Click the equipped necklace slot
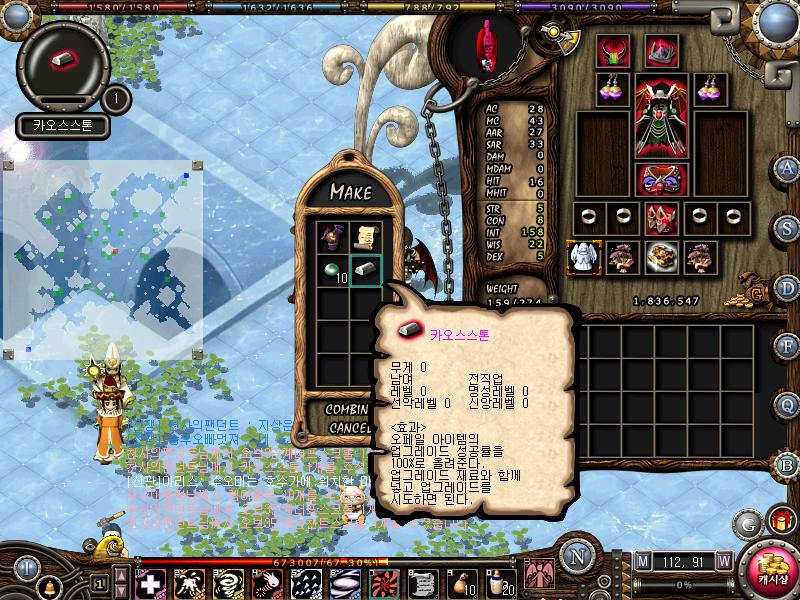The image size is (800, 600). click(612, 50)
